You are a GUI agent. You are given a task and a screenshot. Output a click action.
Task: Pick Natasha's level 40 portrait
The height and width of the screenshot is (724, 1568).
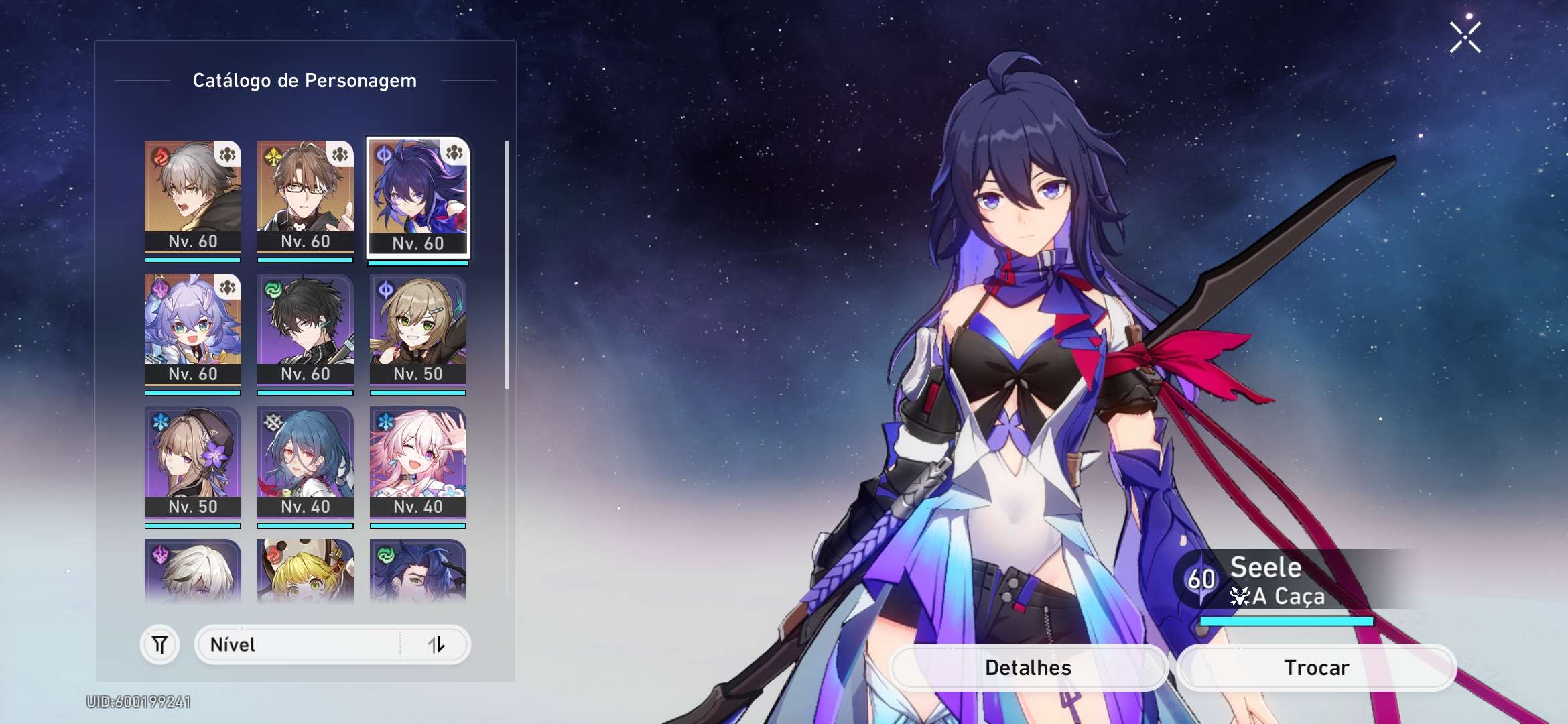[306, 462]
